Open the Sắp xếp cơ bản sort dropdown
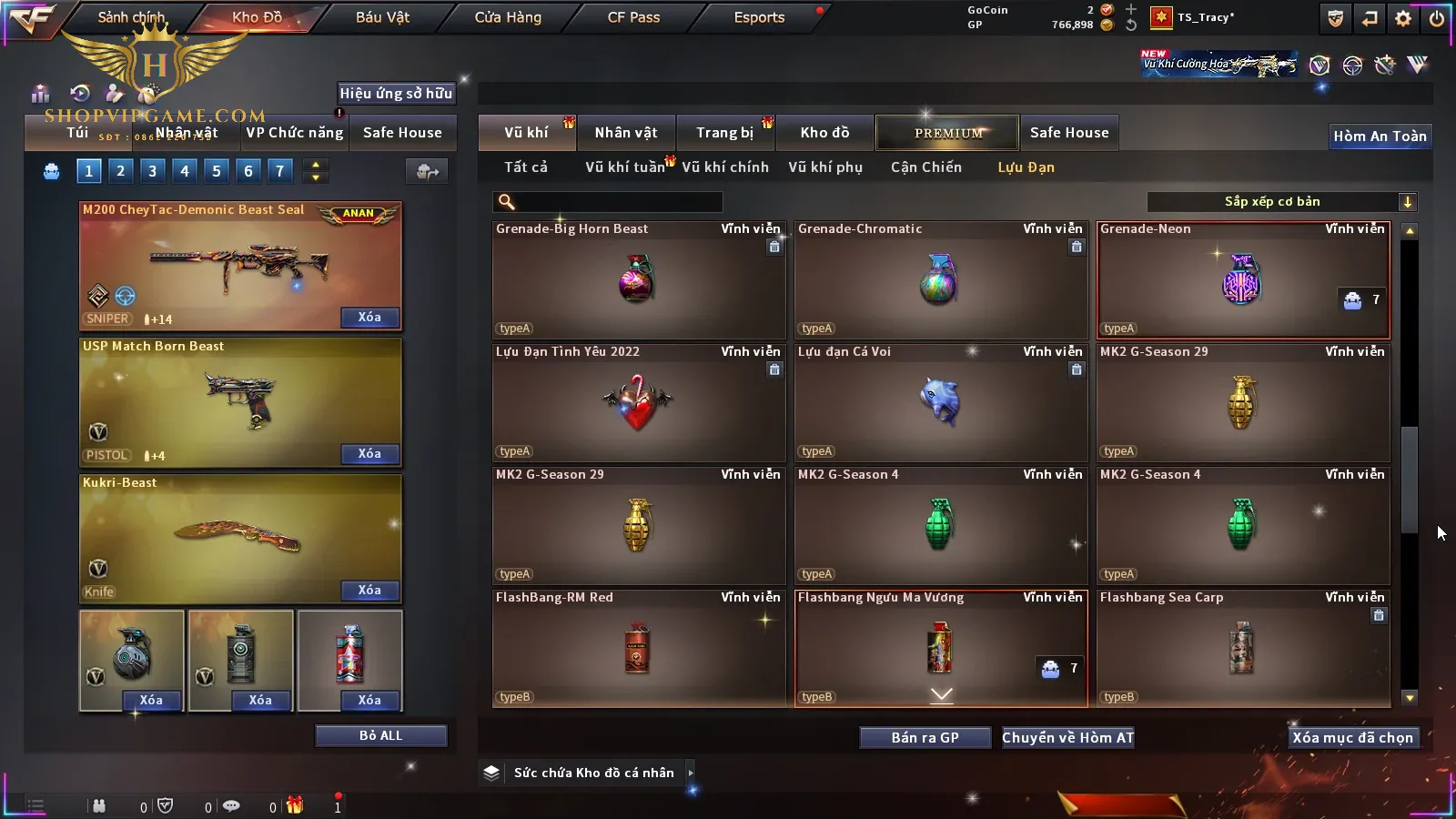This screenshot has width=1456, height=819. click(x=1281, y=202)
